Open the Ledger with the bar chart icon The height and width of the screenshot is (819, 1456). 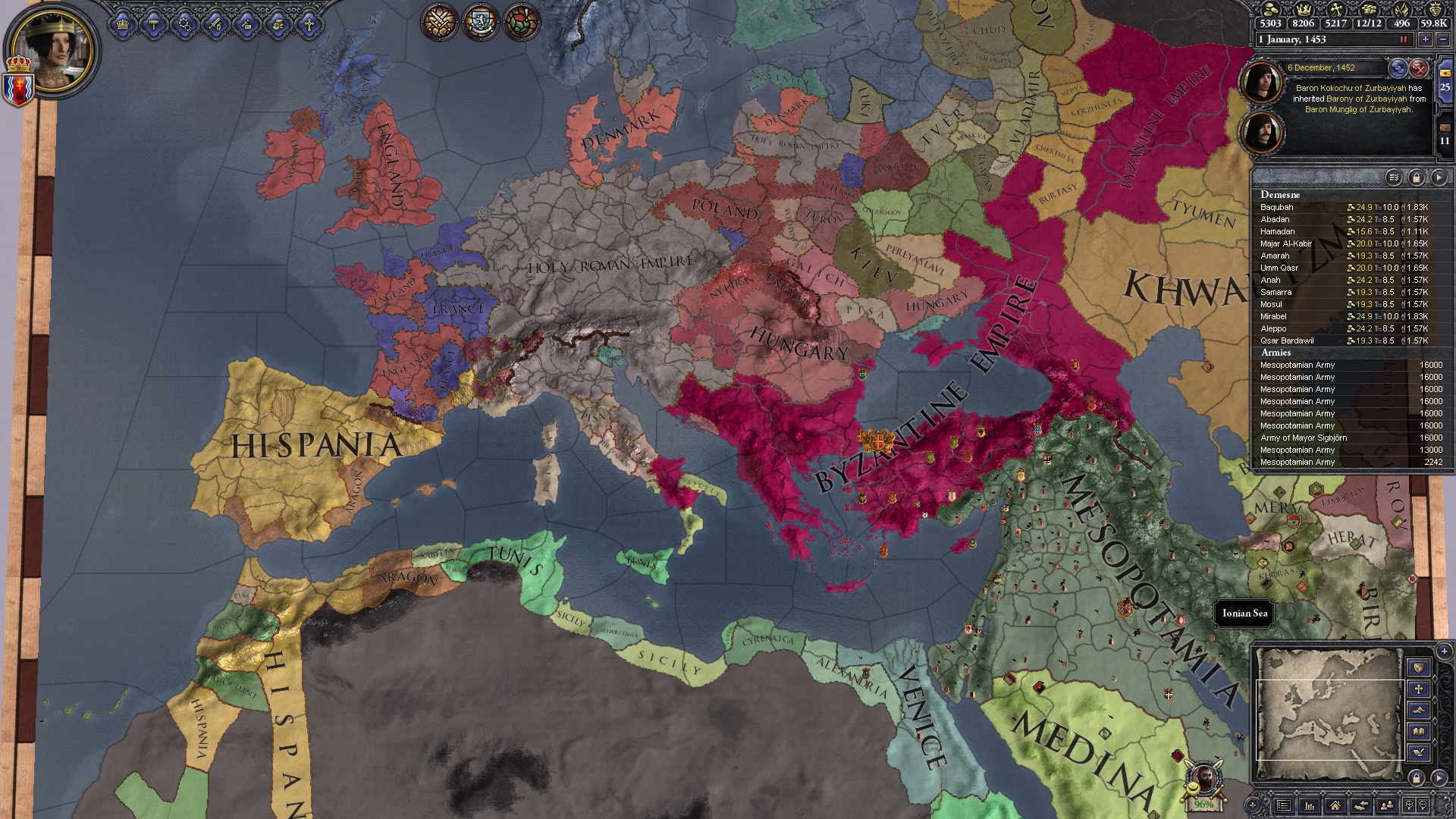(1310, 805)
